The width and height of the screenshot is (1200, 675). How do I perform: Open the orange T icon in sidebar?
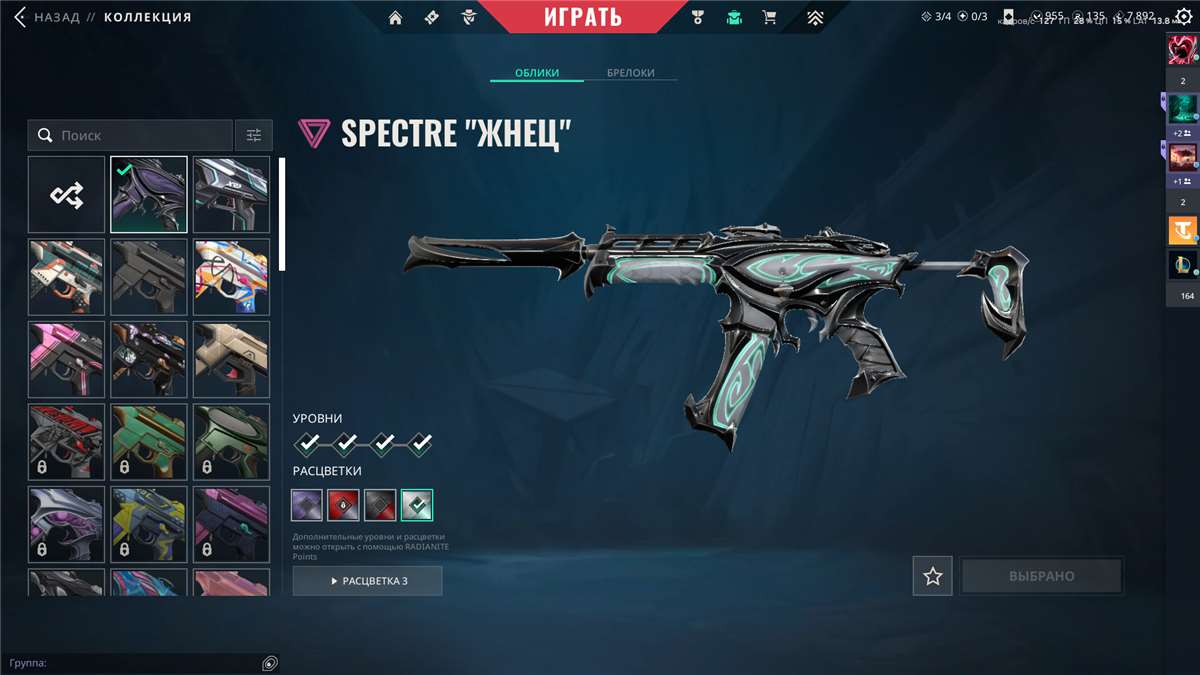pos(1182,231)
